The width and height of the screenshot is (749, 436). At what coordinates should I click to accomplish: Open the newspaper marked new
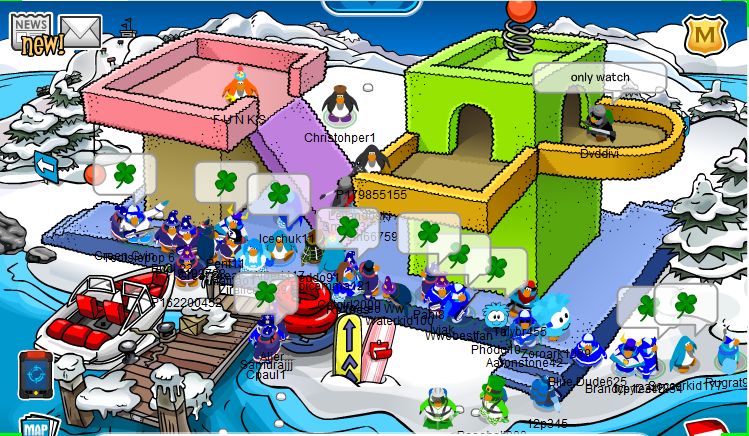coord(36,33)
